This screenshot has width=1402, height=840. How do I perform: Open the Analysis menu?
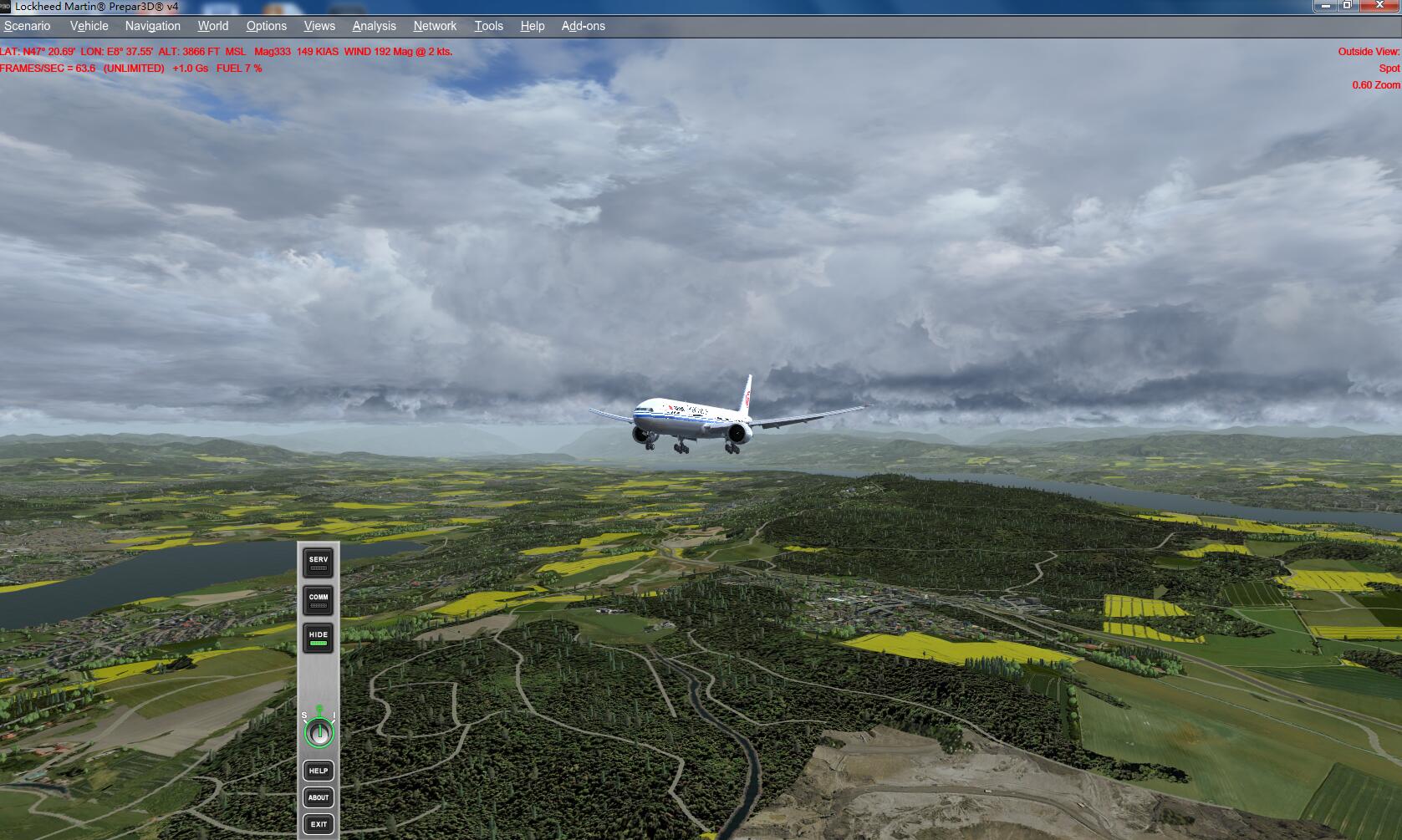374,26
